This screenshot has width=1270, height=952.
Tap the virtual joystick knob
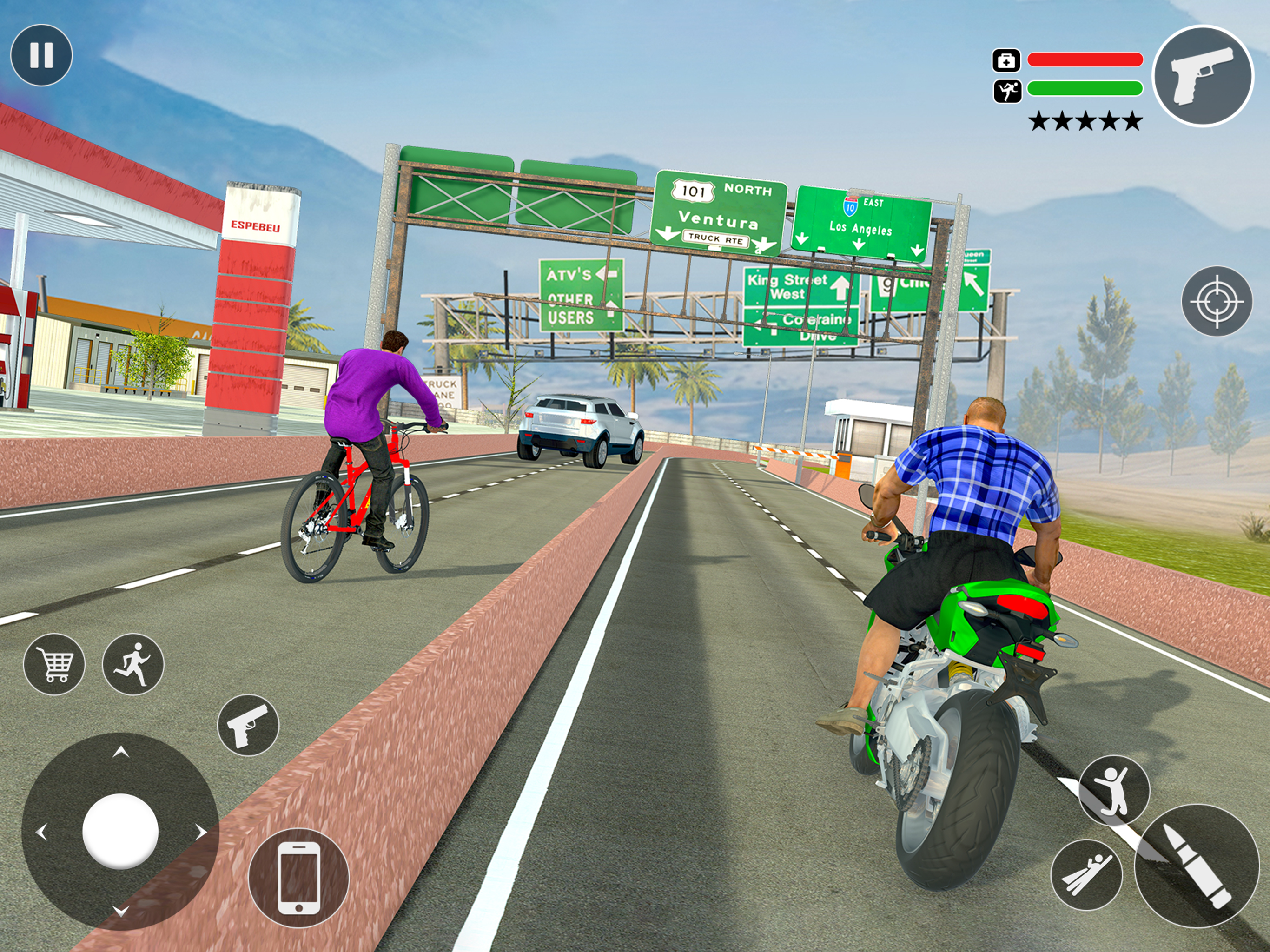[120, 831]
